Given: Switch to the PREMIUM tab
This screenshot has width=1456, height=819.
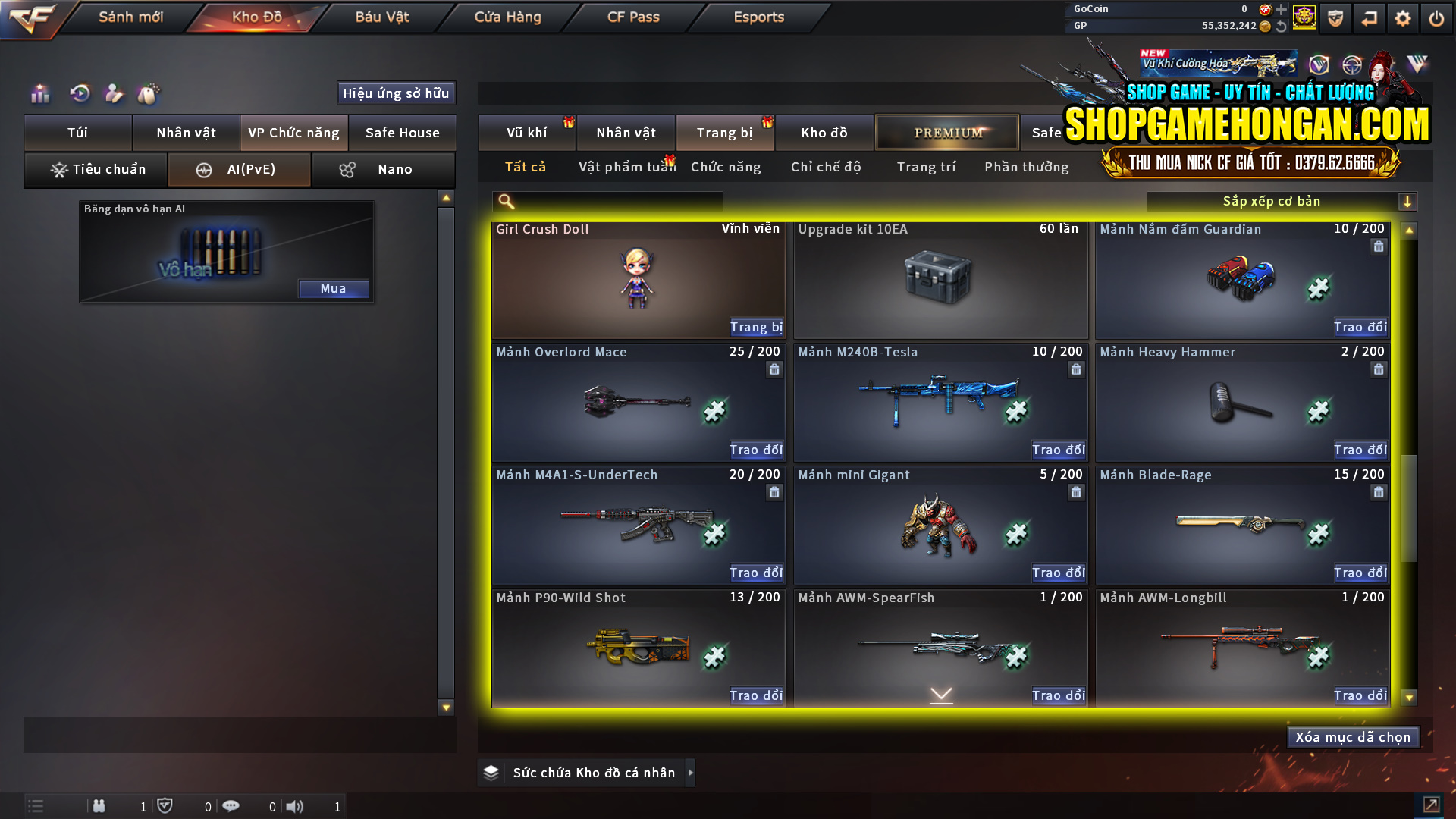Looking at the screenshot, I should pyautogui.click(x=946, y=132).
